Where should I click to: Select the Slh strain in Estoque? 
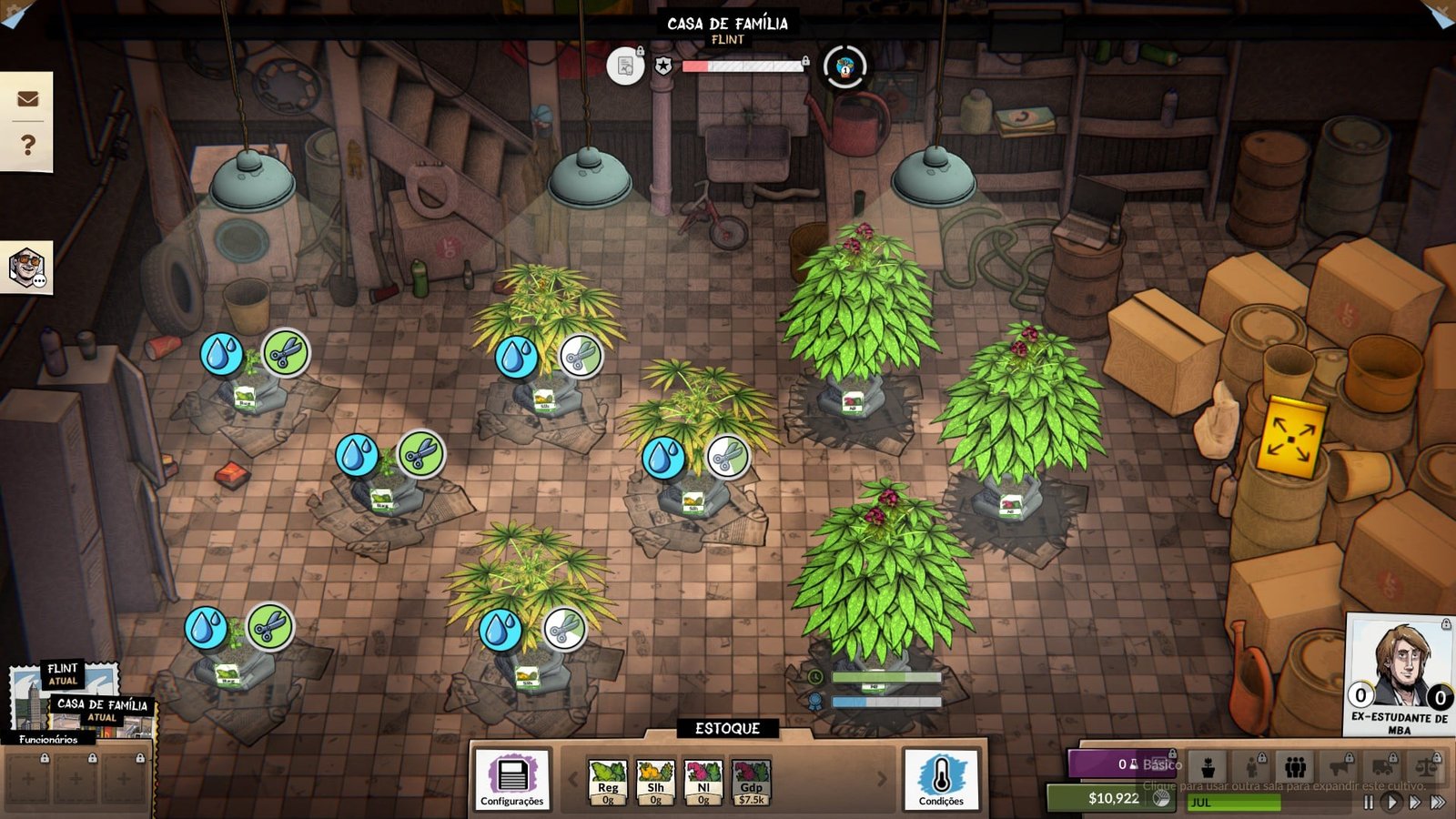(x=655, y=782)
